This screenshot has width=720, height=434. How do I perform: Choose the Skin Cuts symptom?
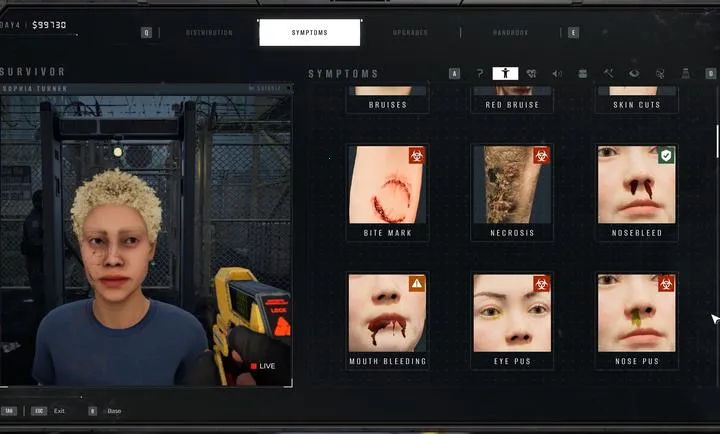(636, 100)
